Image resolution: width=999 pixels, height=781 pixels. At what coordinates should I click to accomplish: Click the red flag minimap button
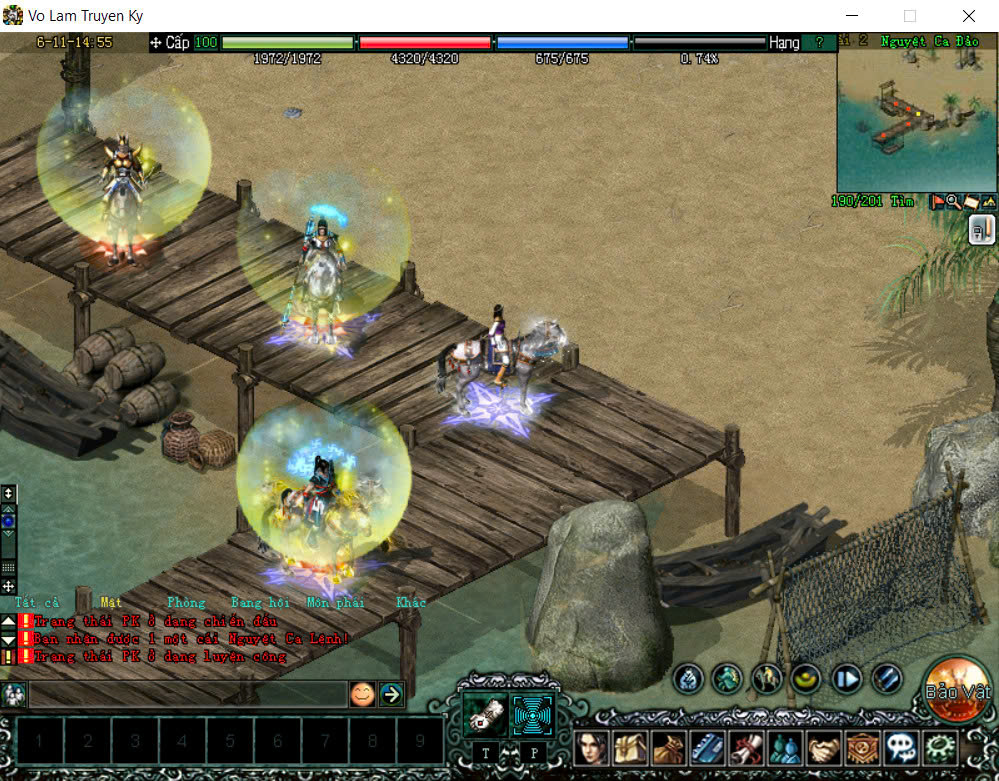pyautogui.click(x=937, y=201)
